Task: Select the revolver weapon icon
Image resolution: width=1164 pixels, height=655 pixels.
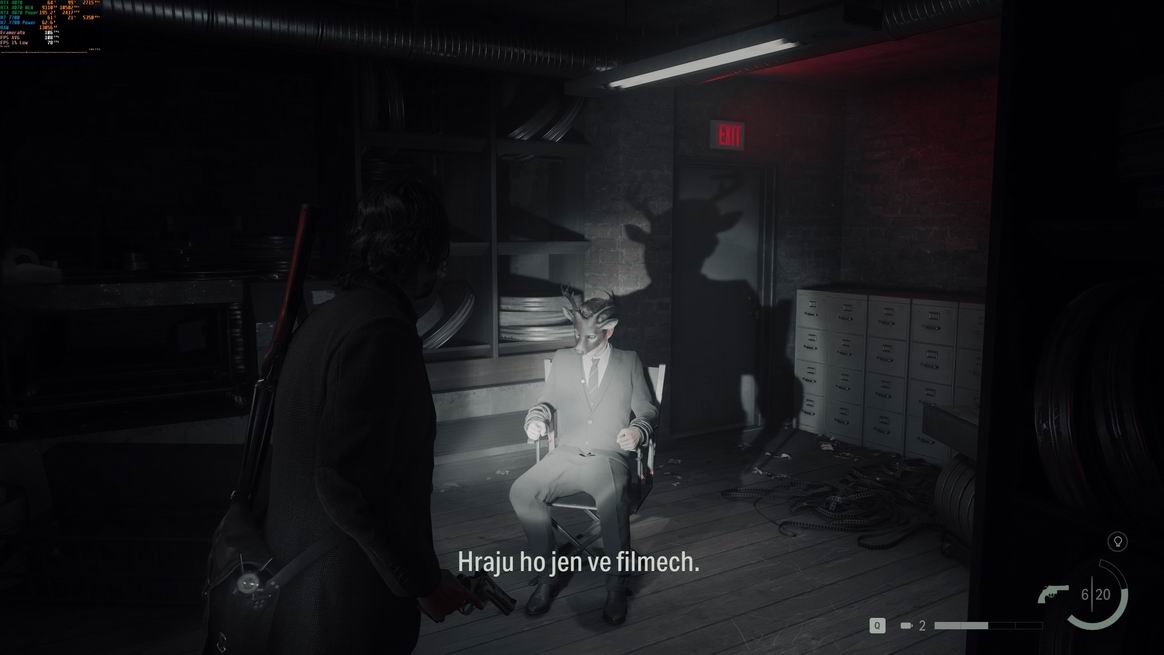Action: click(x=1053, y=594)
